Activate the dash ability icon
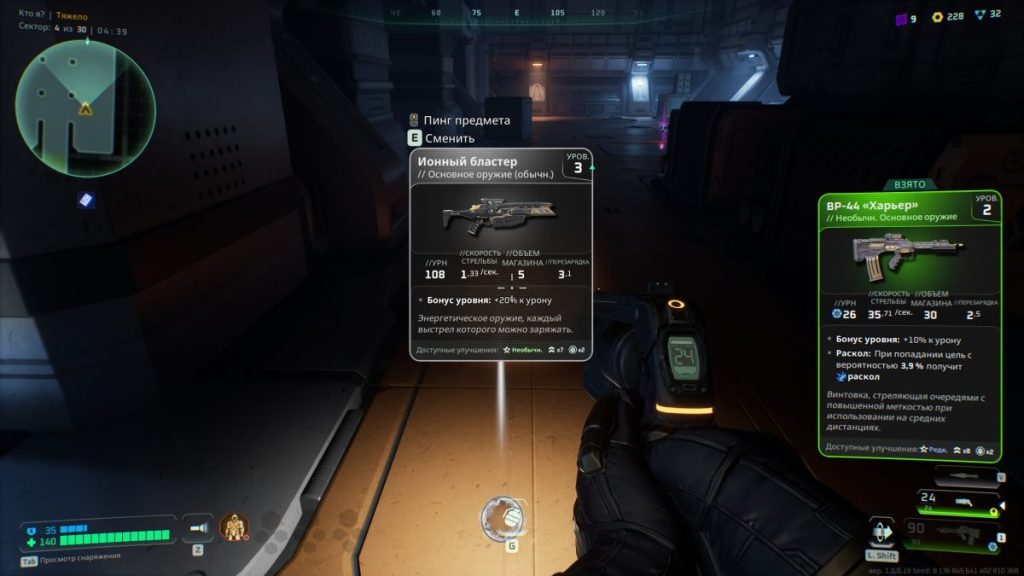The image size is (1024, 576). click(x=881, y=533)
